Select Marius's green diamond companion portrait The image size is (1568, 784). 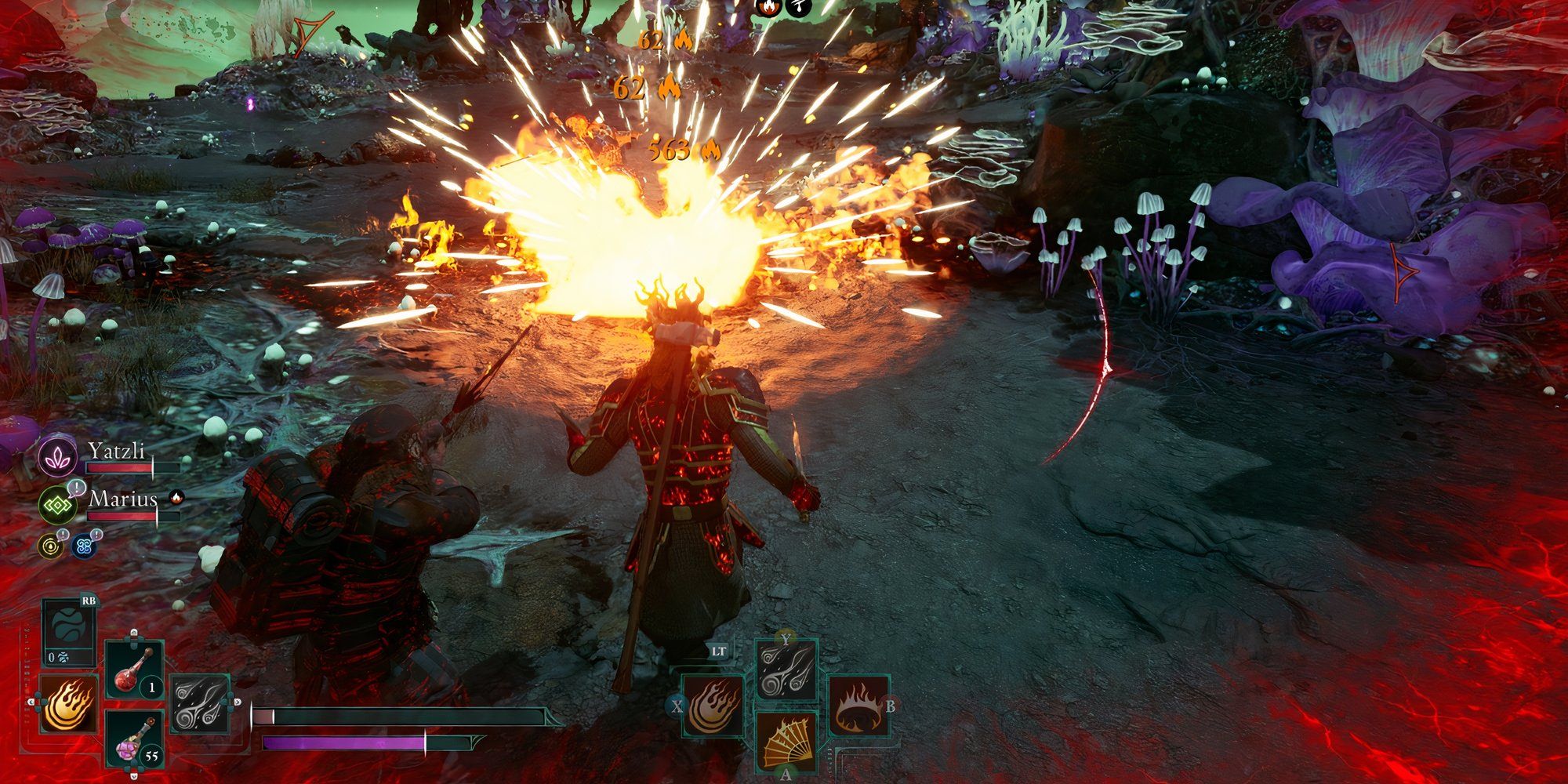(57, 504)
